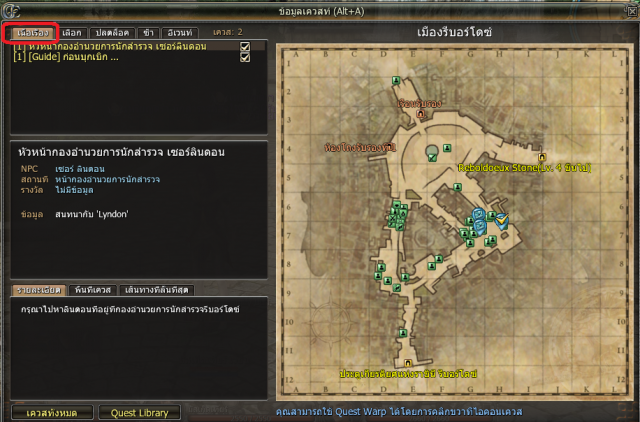Screen dimensions: 640x422
Task: Switch to the พื้นที่เควส tab
Action: point(95,290)
